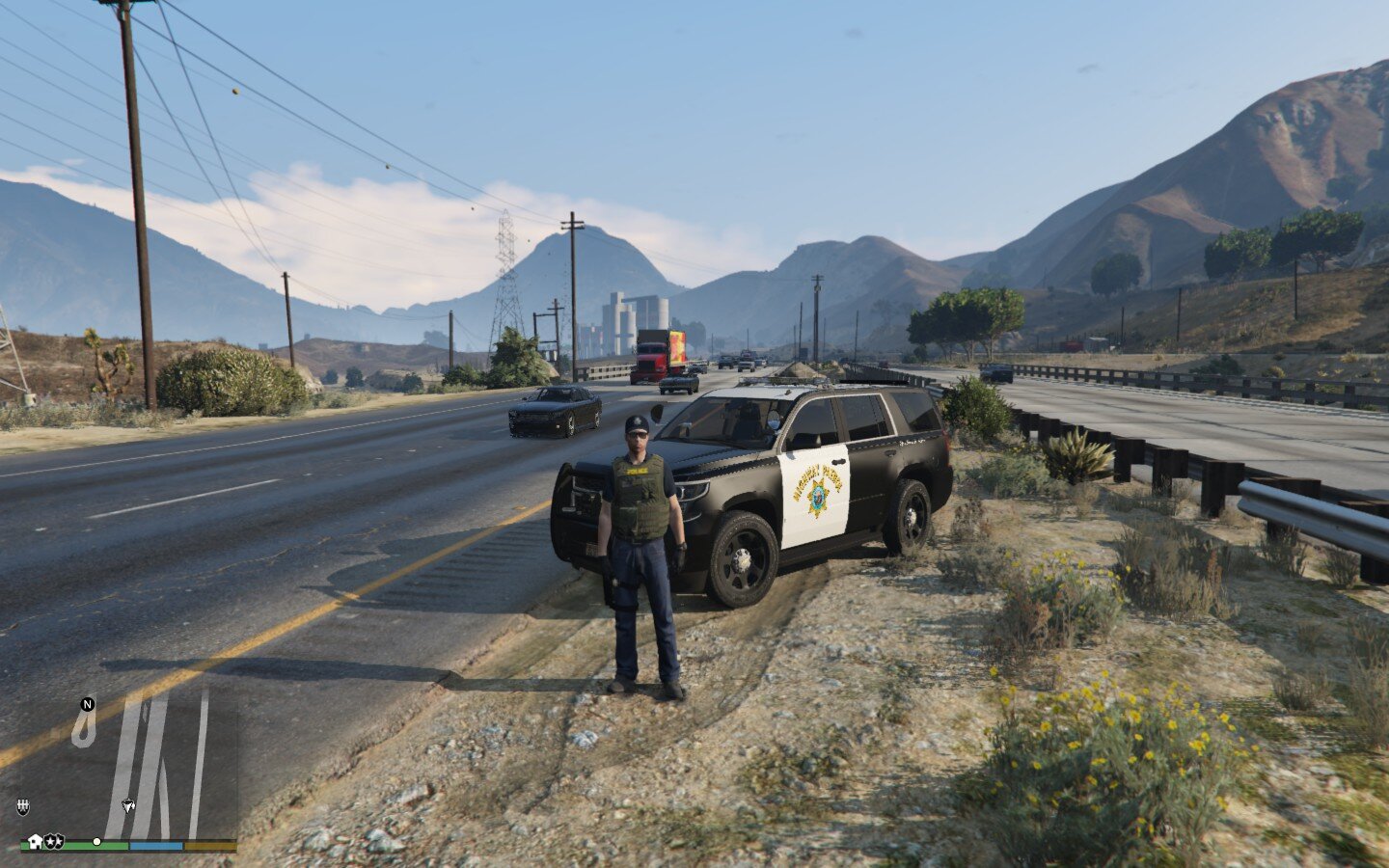Click the gear-shift shield icon beside minimap

22,805
